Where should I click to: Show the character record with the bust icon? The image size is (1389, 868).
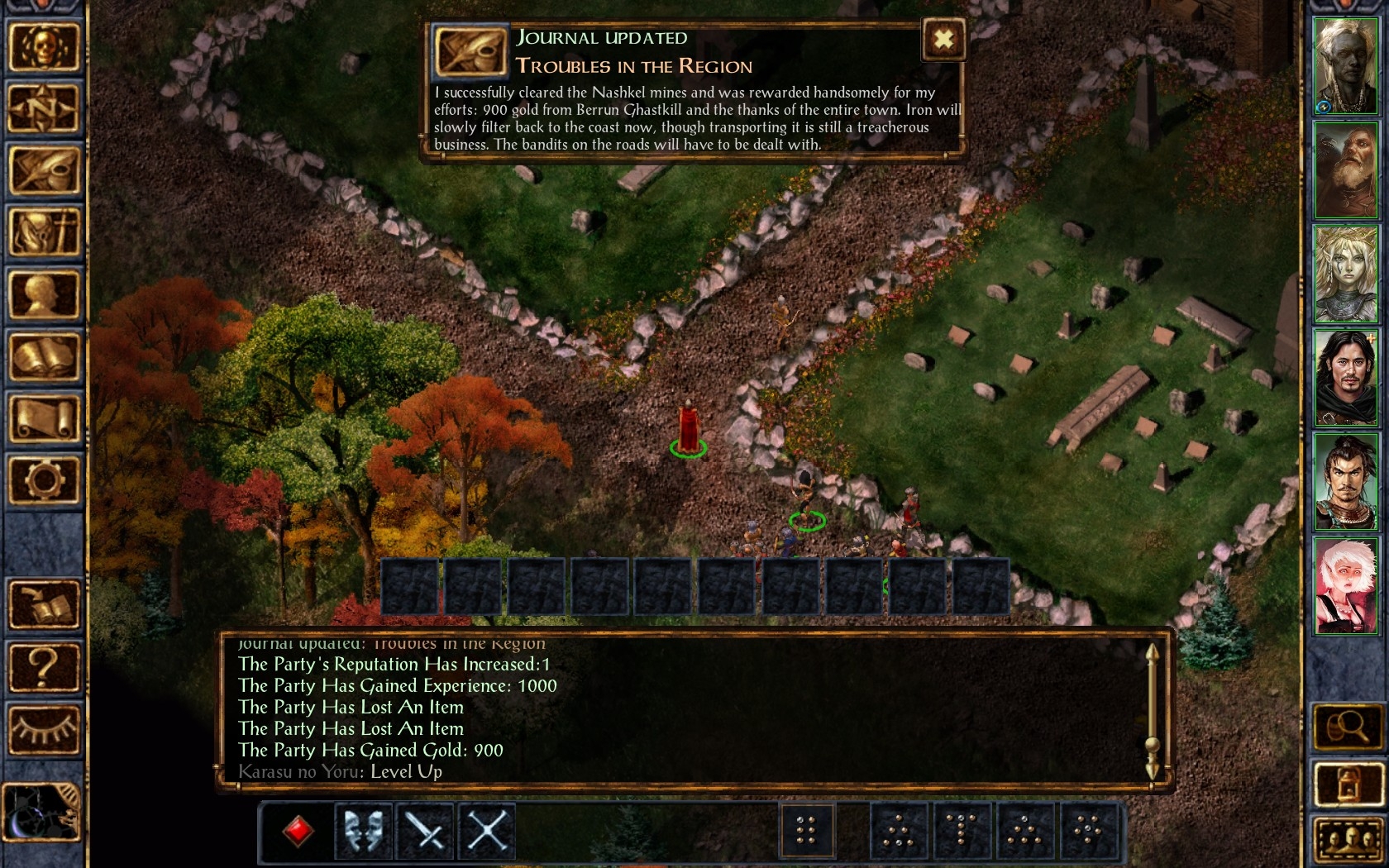pyautogui.click(x=44, y=294)
